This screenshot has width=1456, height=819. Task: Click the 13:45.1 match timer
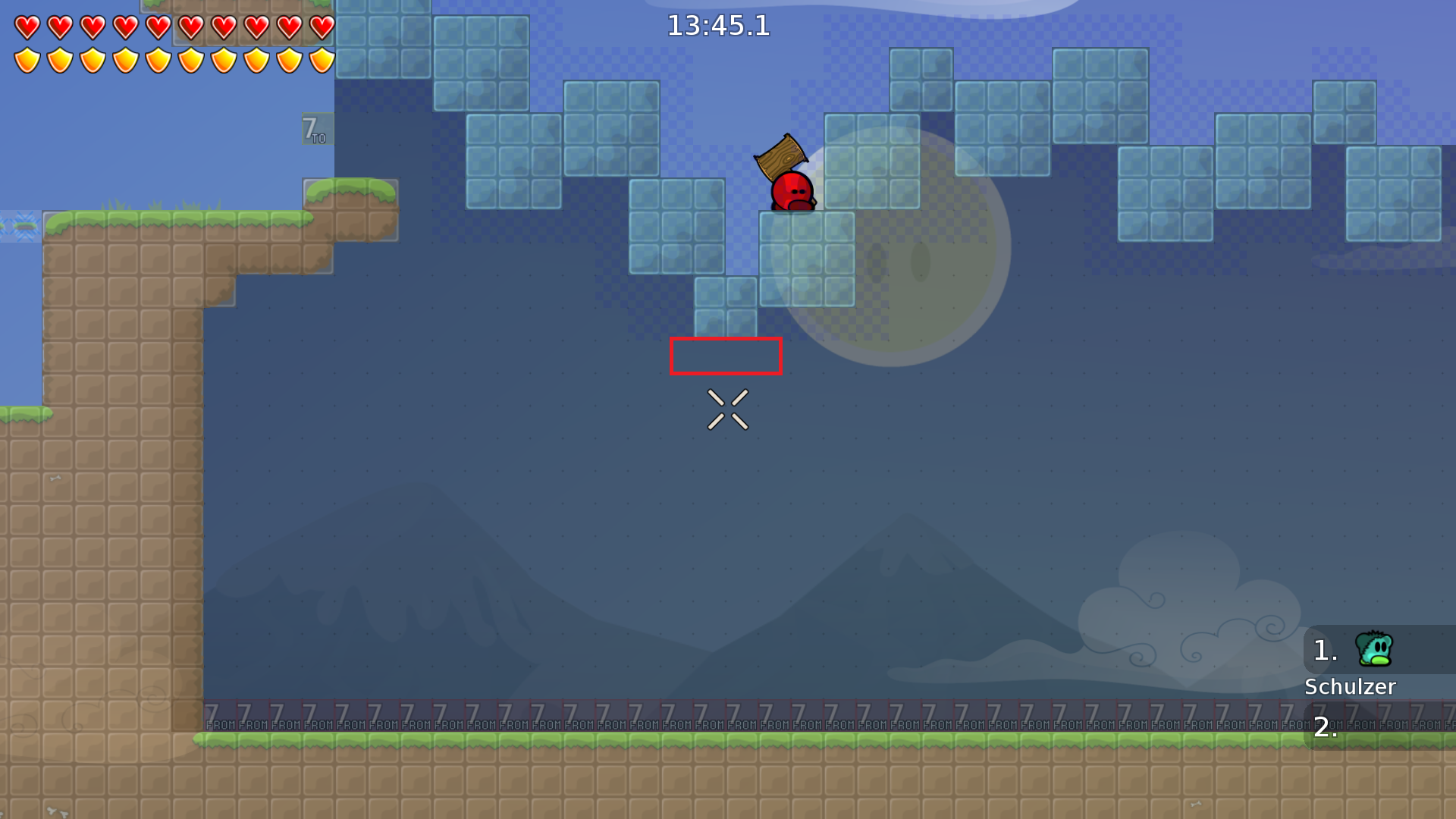(717, 26)
